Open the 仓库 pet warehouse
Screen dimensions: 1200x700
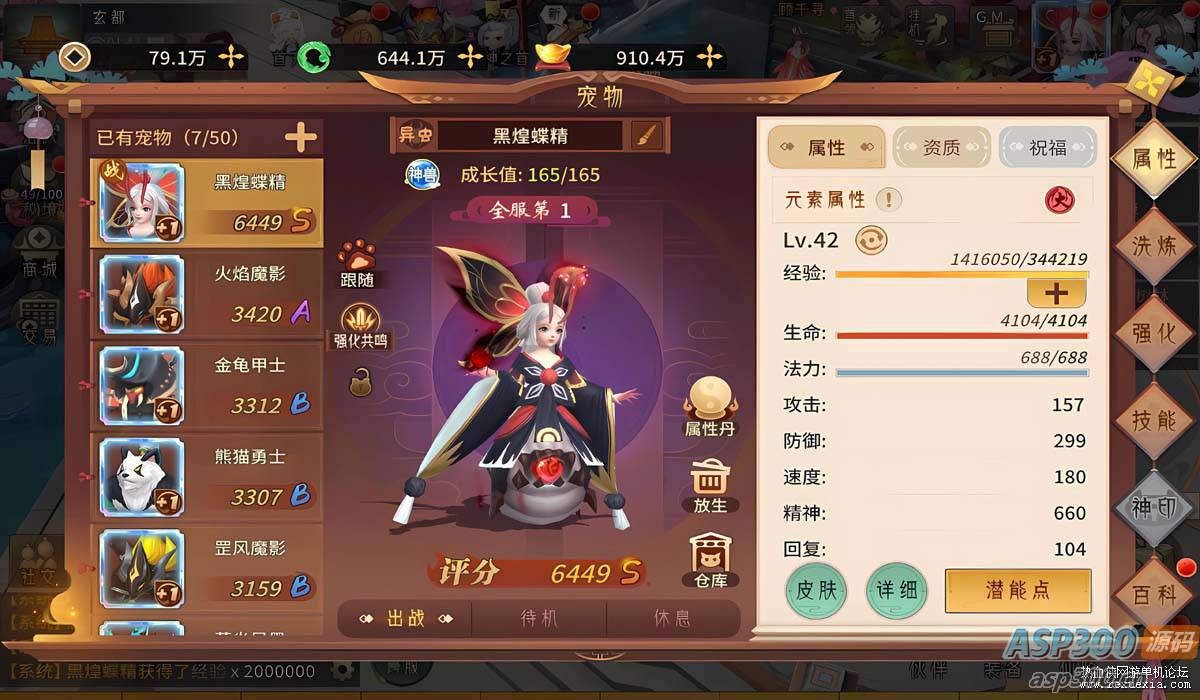[x=710, y=560]
